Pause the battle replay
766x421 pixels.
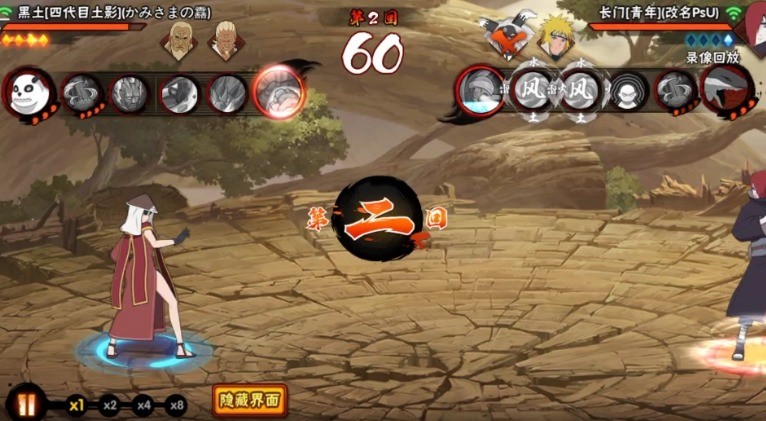(25, 404)
